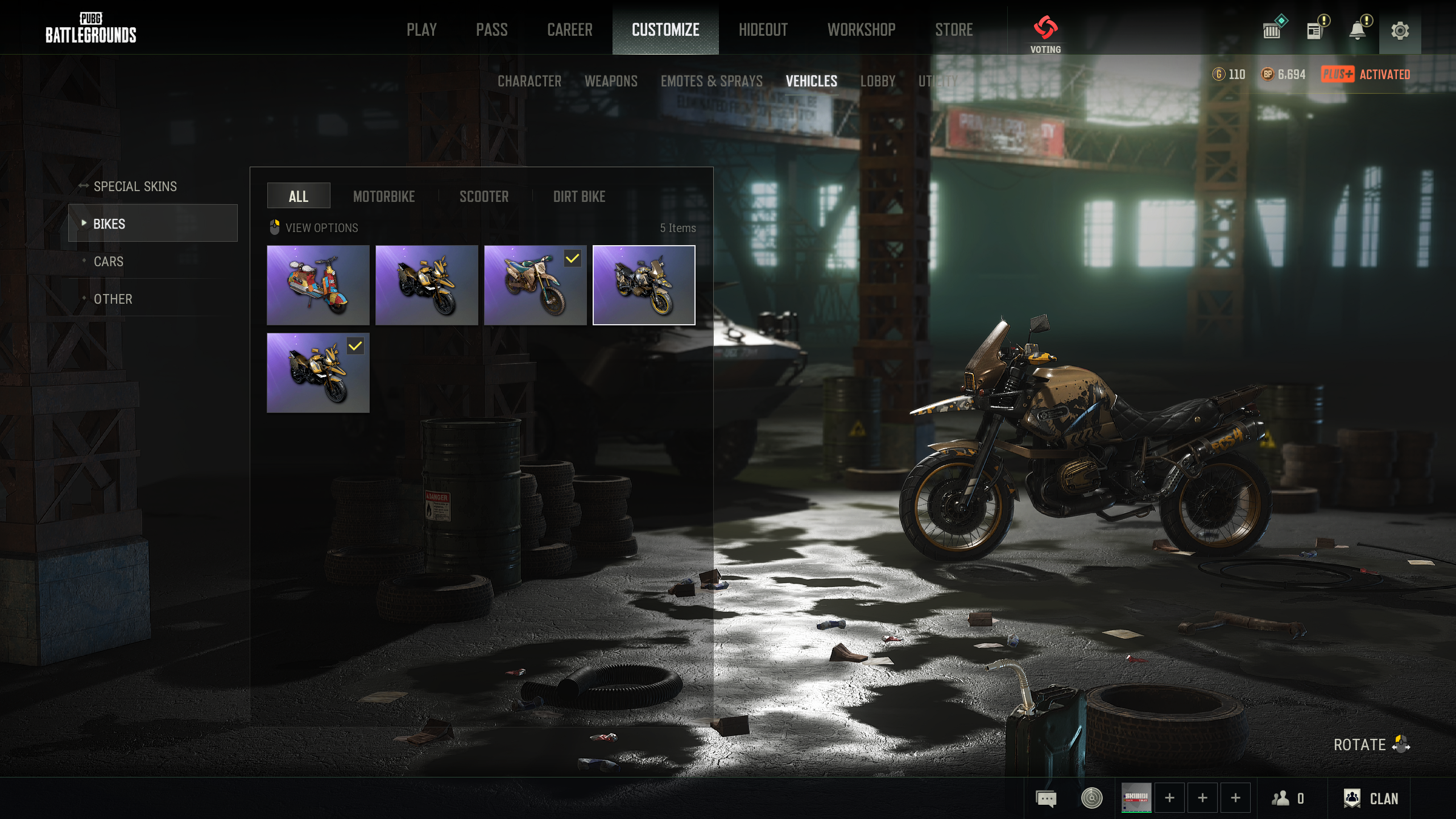The image size is (1456, 819).
Task: Switch to the WEAPONS customization tab
Action: [x=611, y=81]
